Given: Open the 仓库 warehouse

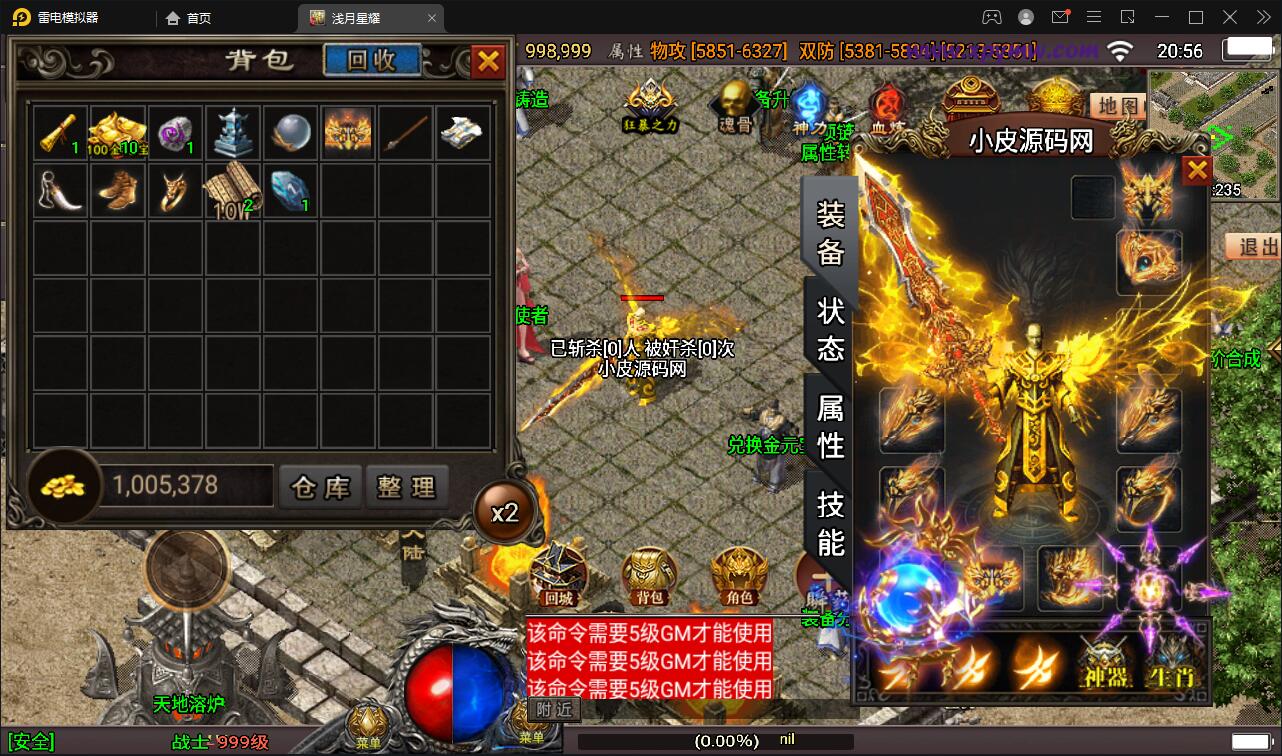Looking at the screenshot, I should click(320, 487).
